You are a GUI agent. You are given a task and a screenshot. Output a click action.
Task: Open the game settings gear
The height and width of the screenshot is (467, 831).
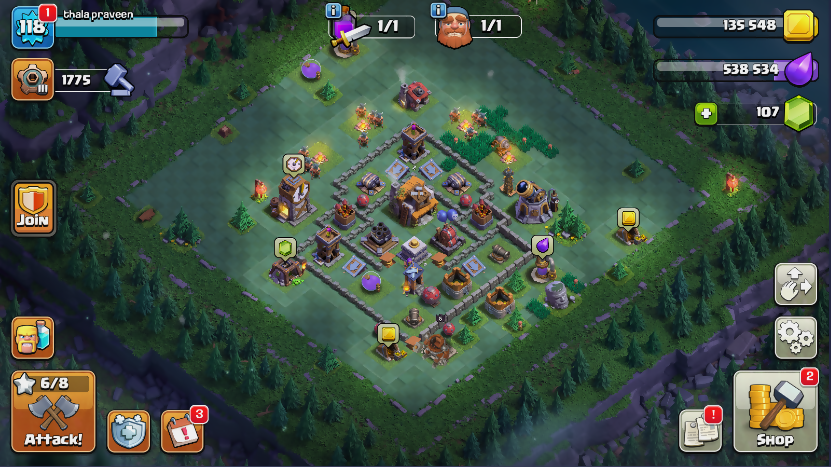pos(795,337)
